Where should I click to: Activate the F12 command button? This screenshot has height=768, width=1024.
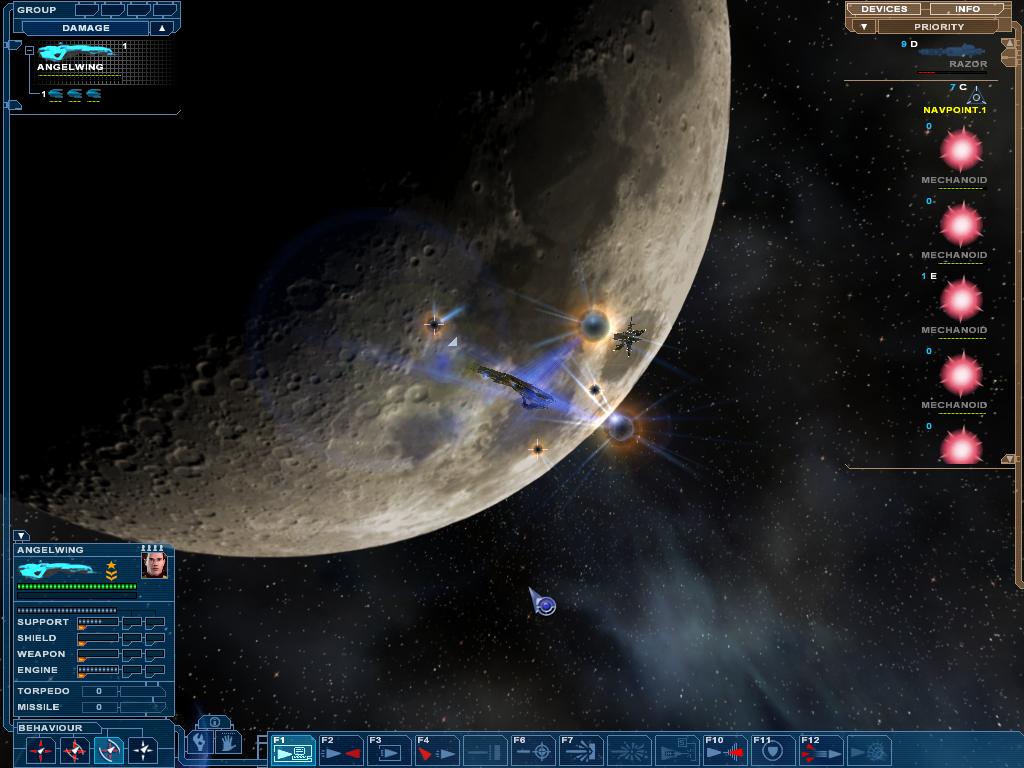click(x=821, y=750)
